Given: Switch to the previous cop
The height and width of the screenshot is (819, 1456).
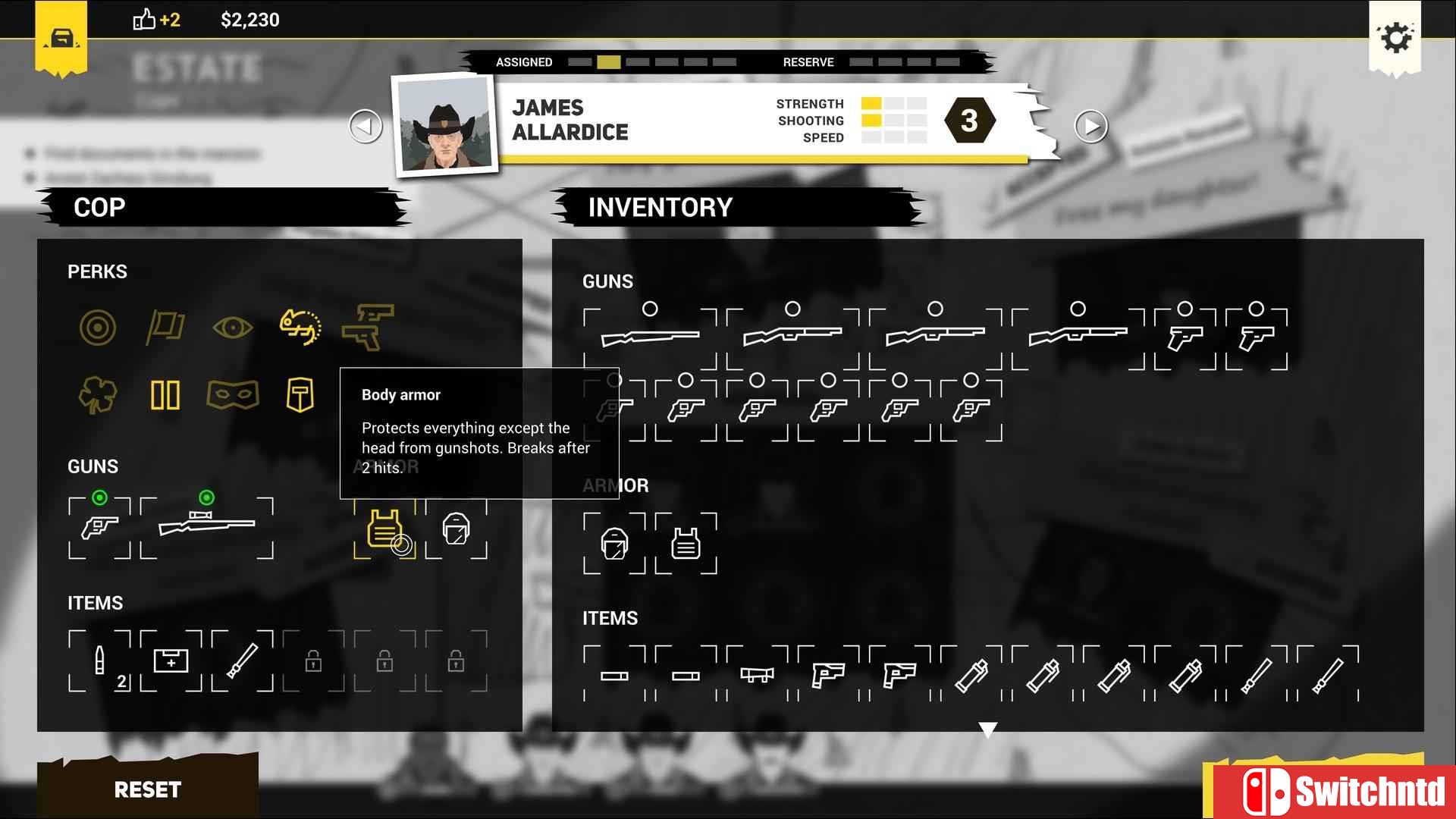Looking at the screenshot, I should (366, 126).
